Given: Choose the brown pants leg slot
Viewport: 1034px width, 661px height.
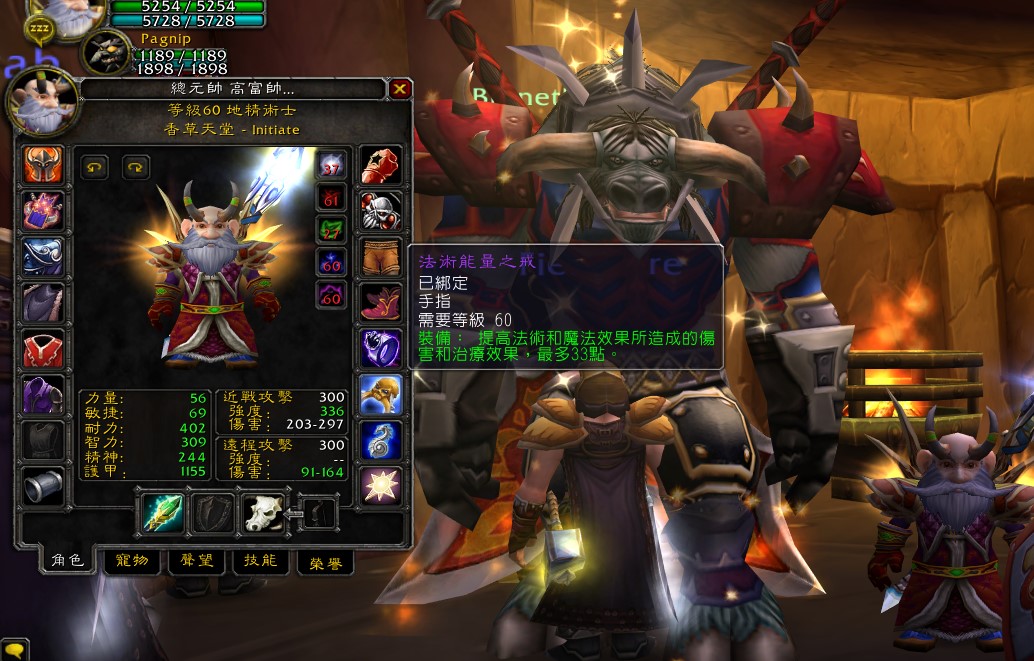Looking at the screenshot, I should [381, 257].
